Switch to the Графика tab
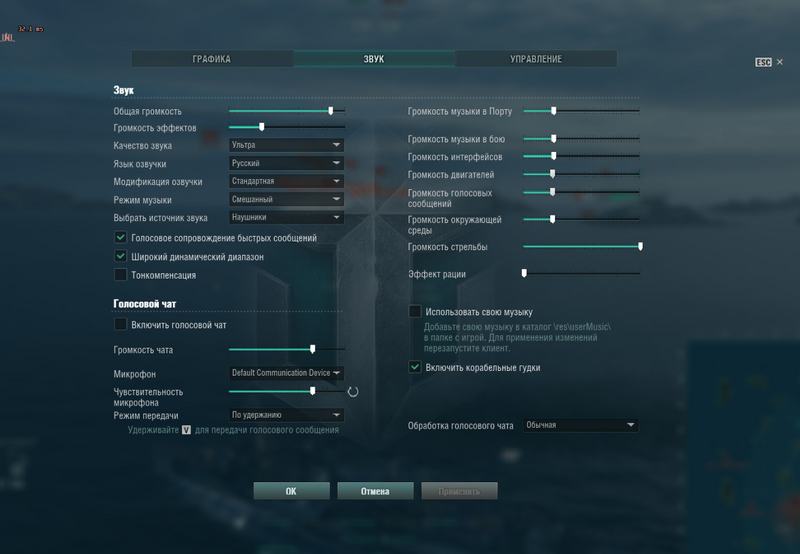 (x=212, y=59)
